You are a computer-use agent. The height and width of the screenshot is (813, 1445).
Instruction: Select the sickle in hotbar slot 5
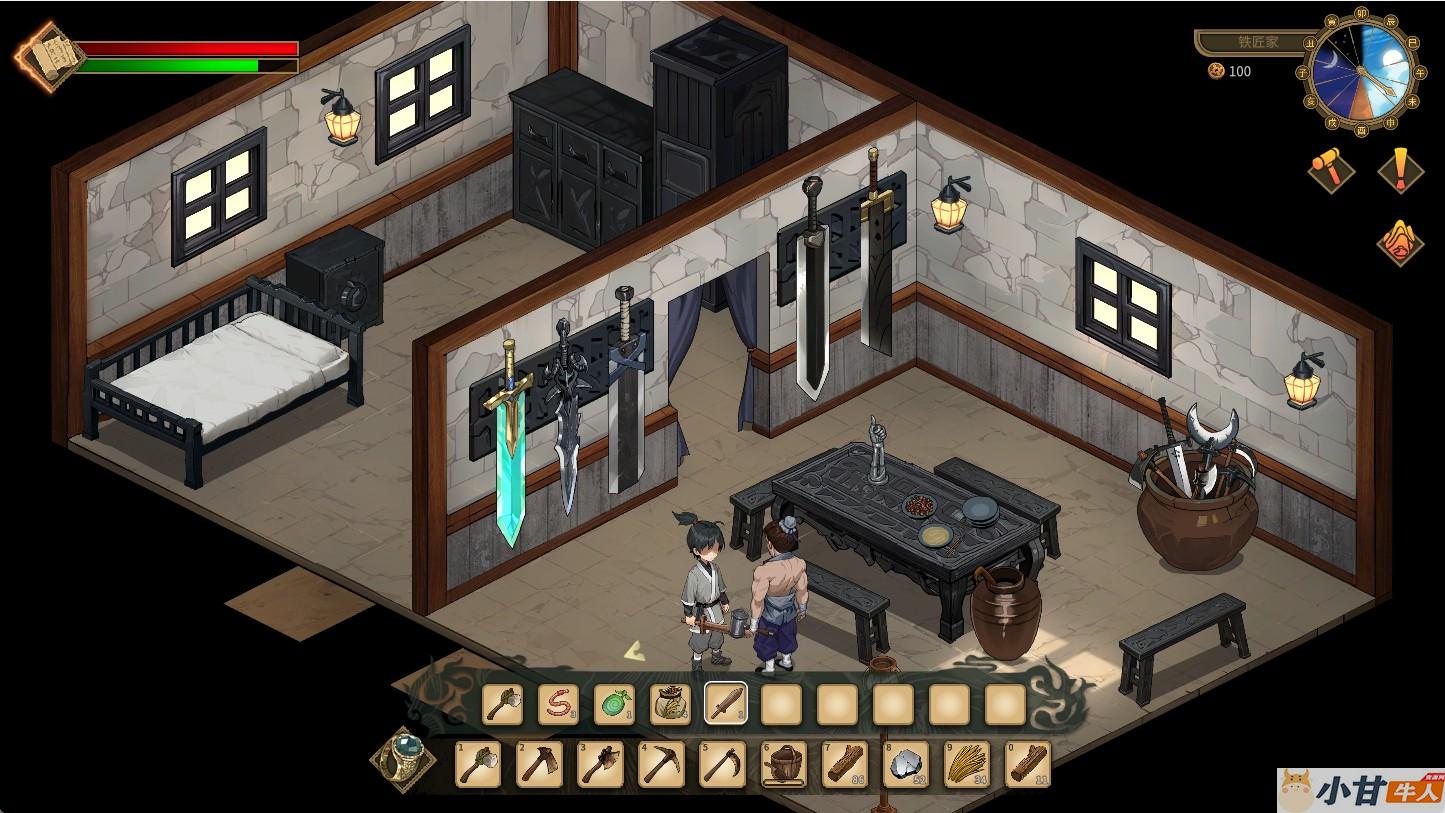[x=722, y=765]
